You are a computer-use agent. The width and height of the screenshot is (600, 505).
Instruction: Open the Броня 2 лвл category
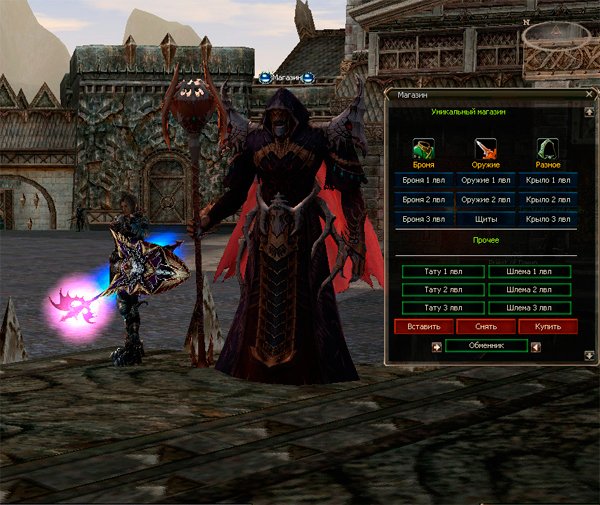423,199
